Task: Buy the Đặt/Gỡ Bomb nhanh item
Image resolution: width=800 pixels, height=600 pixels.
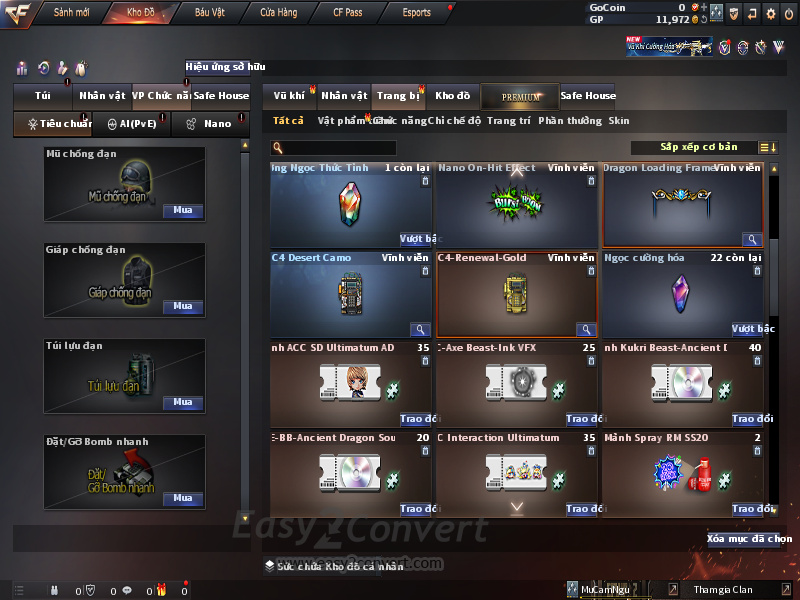Action: 182,498
